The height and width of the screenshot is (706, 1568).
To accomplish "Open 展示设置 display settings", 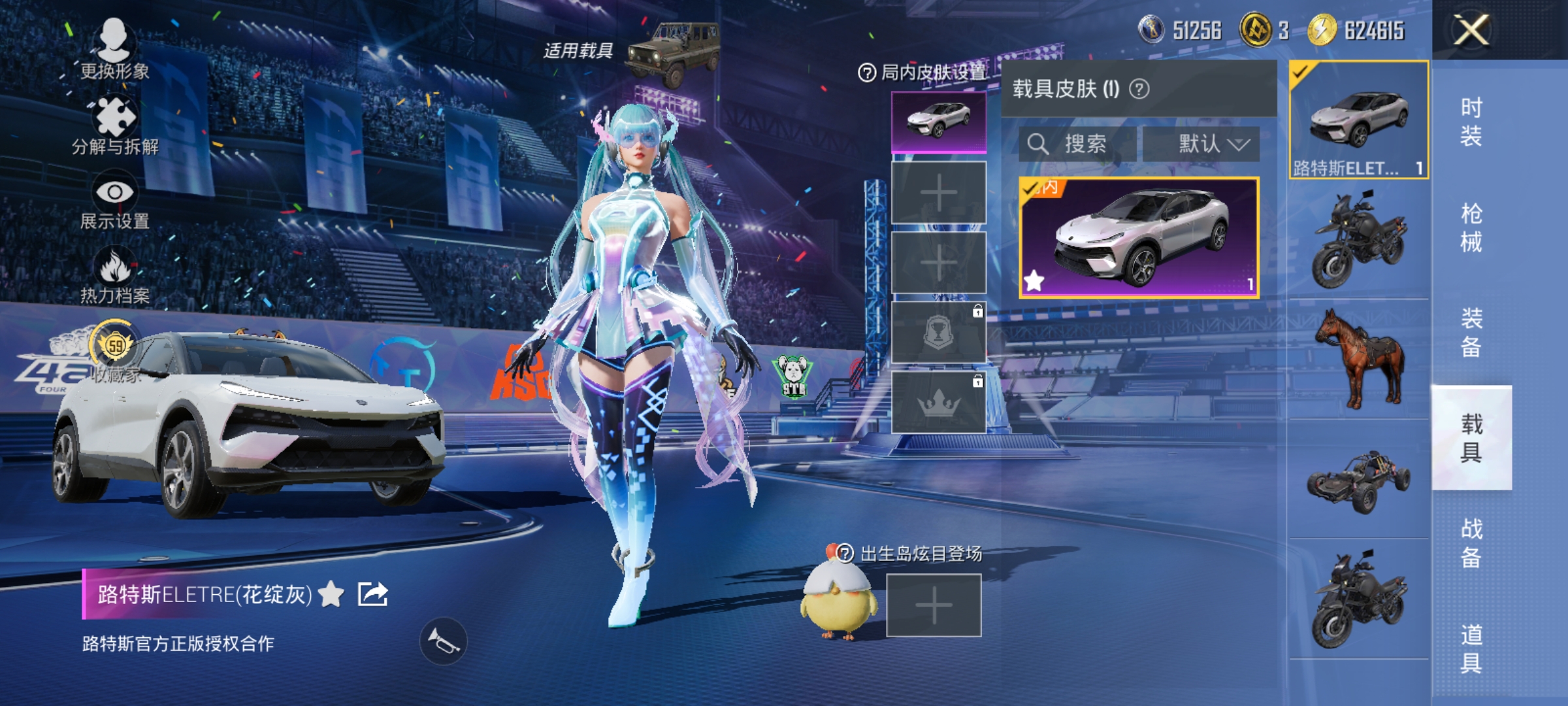I will (x=115, y=201).
